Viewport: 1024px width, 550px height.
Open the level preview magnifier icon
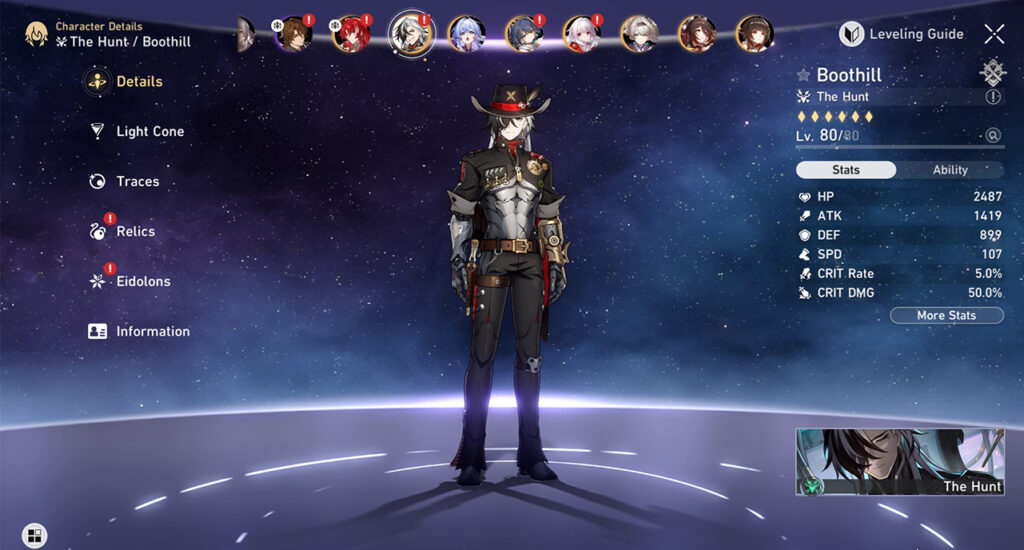[x=993, y=135]
